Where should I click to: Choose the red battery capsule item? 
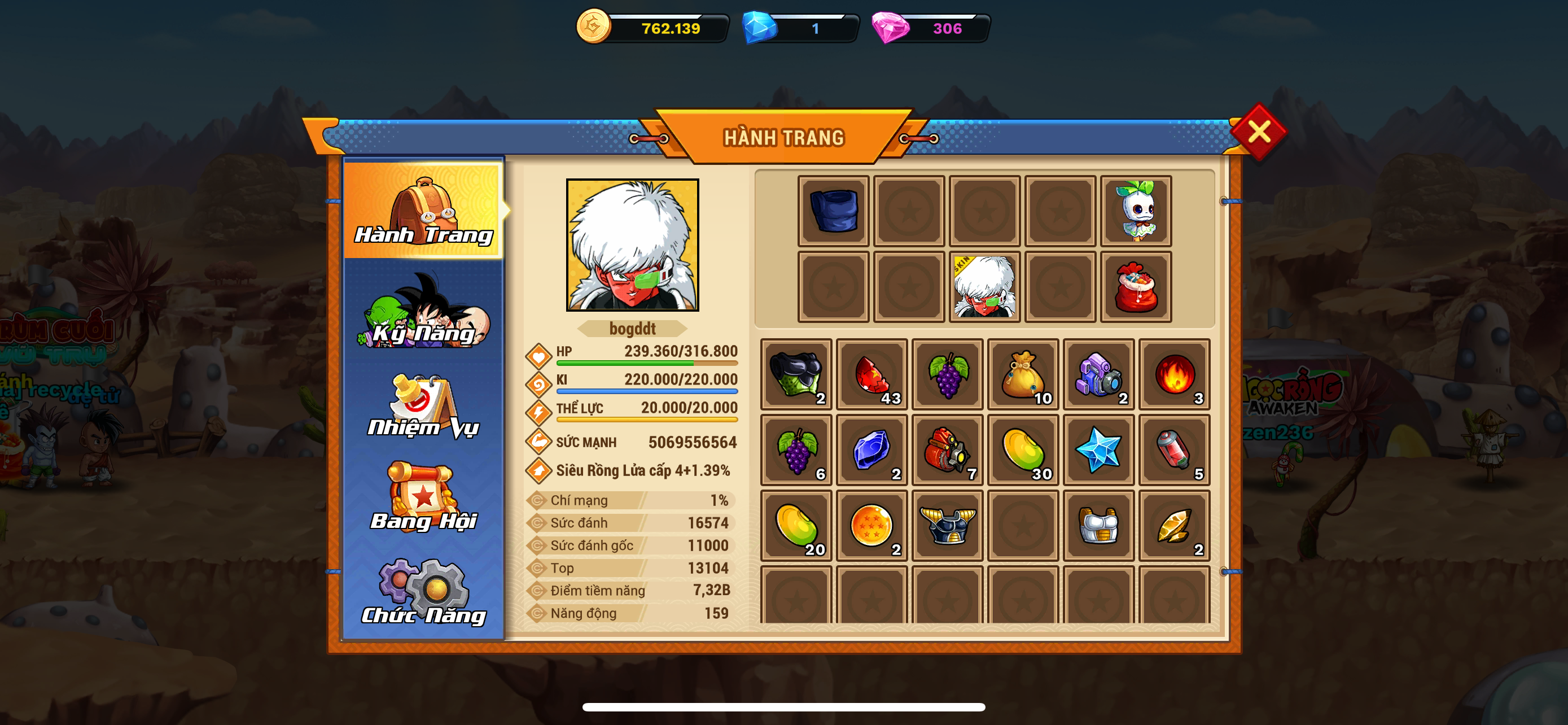point(1174,450)
